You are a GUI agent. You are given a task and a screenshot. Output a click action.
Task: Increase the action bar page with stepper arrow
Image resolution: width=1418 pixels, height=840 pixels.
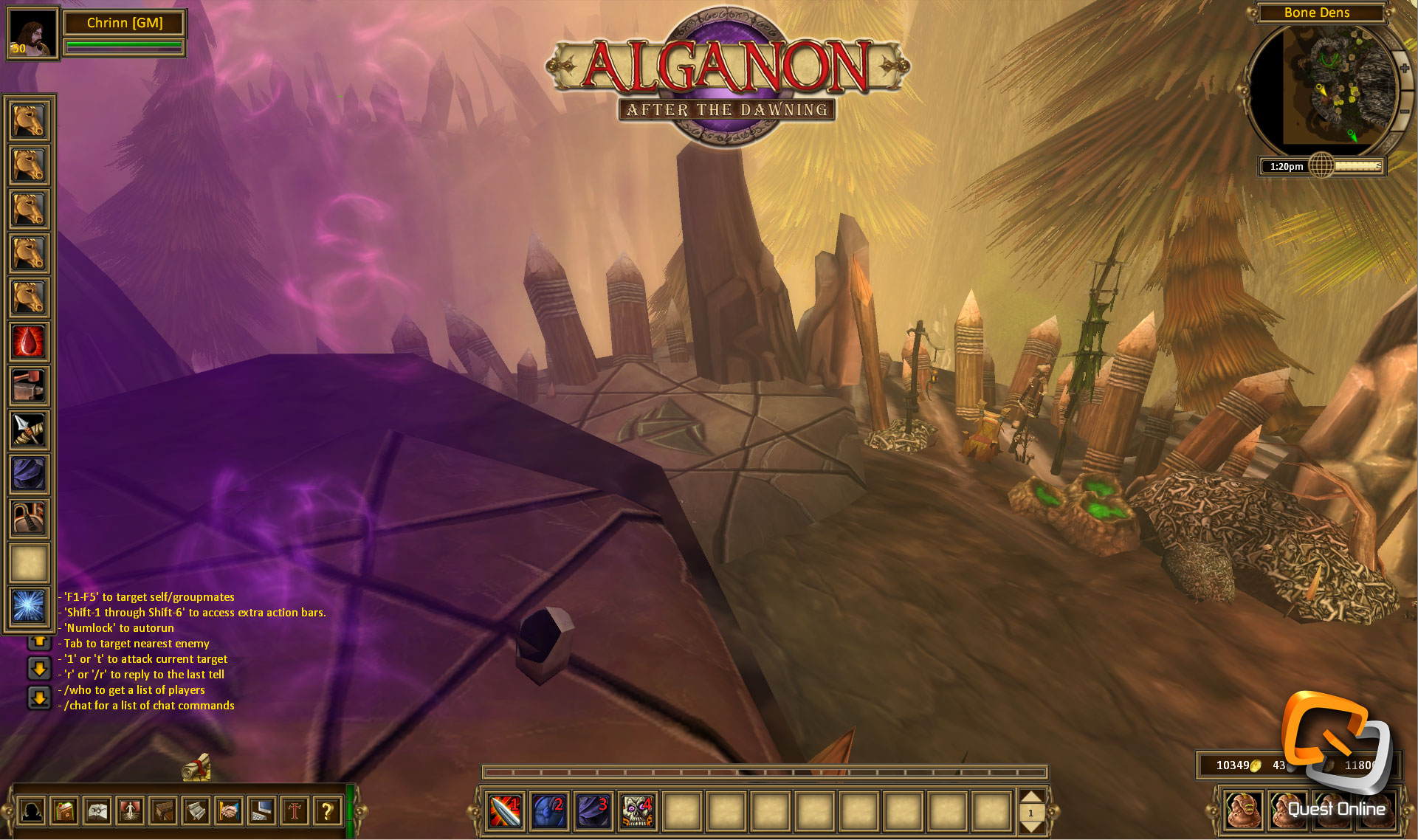coord(1032,796)
